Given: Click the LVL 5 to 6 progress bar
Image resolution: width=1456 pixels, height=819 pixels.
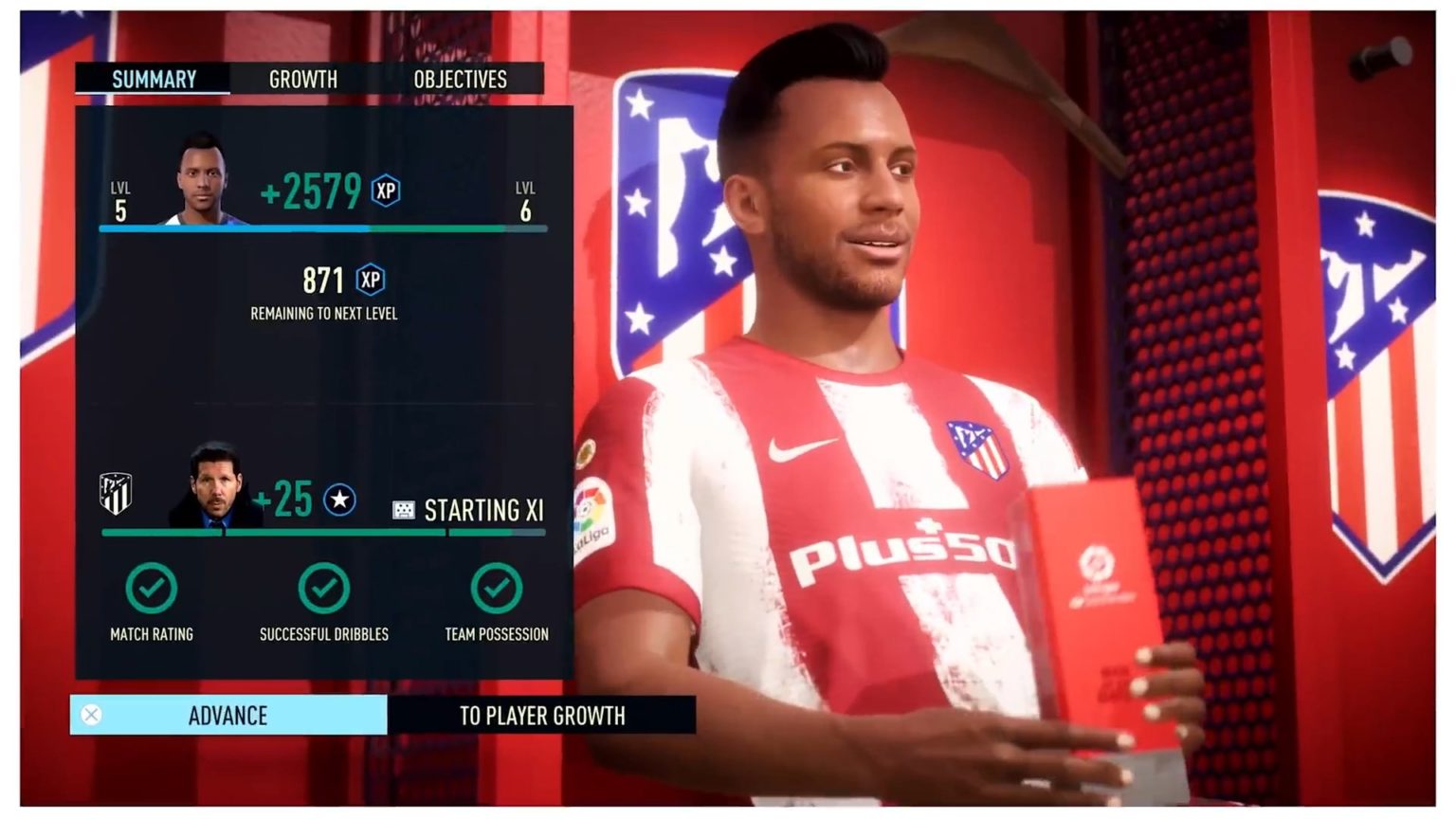Looking at the screenshot, I should click(322, 227).
